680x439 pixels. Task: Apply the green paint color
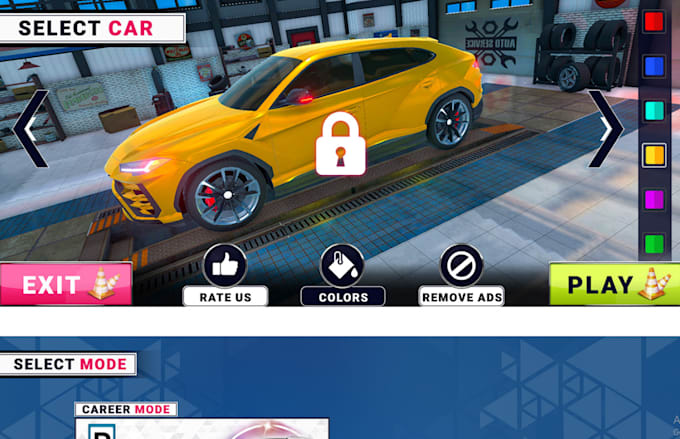click(x=654, y=243)
